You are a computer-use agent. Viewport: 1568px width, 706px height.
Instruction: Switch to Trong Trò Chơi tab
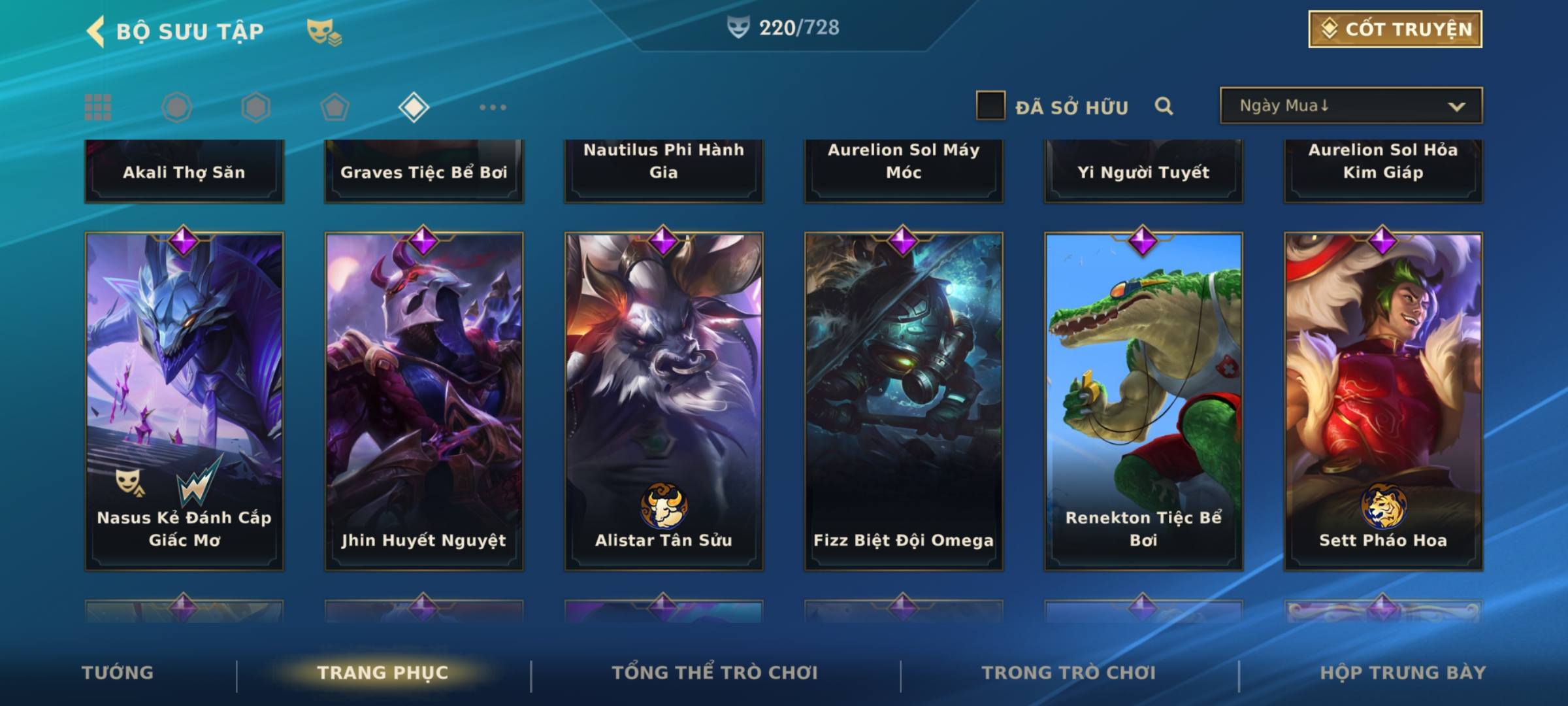(1069, 673)
